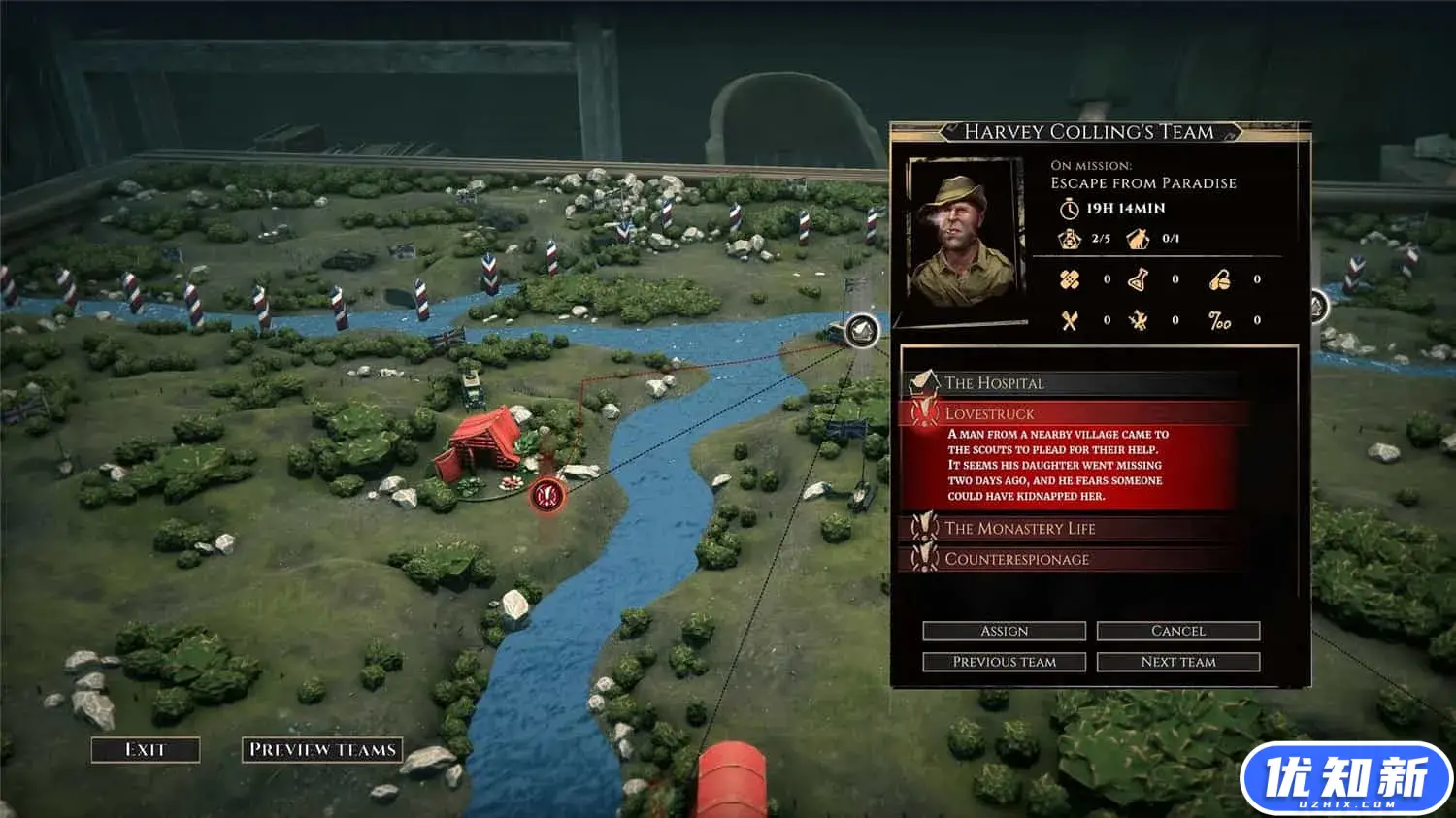Screen dimensions: 1456x818
Task: Open Preview Teams
Action: coord(322,749)
